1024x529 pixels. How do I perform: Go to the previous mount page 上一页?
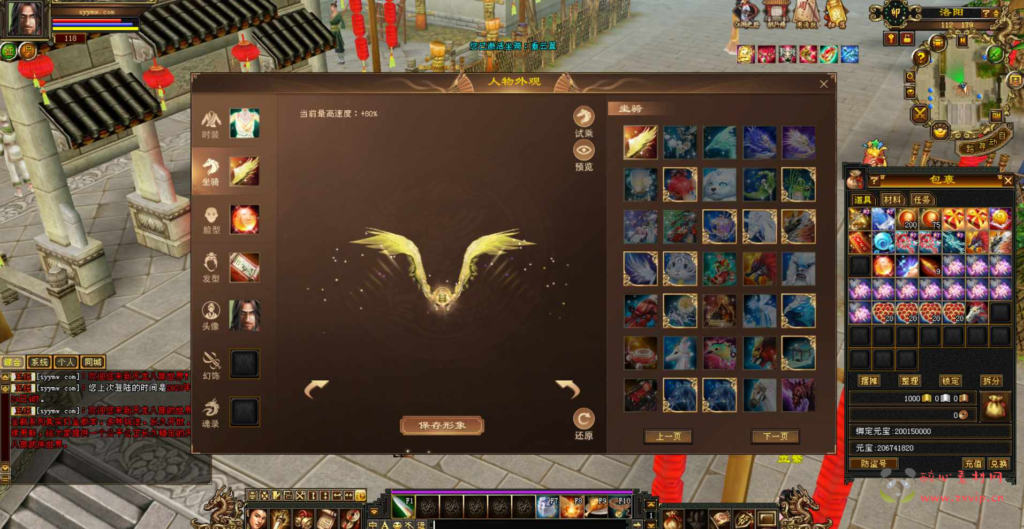pyautogui.click(x=668, y=436)
